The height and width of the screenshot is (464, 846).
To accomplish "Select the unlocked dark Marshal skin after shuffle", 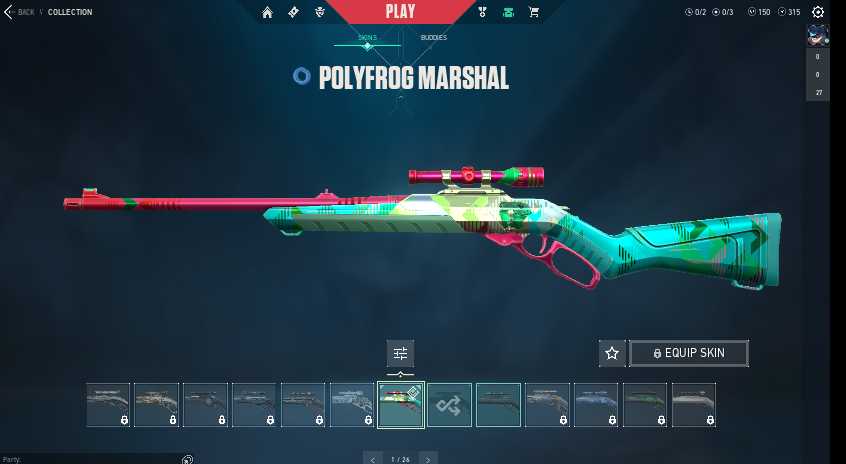I will [x=498, y=405].
